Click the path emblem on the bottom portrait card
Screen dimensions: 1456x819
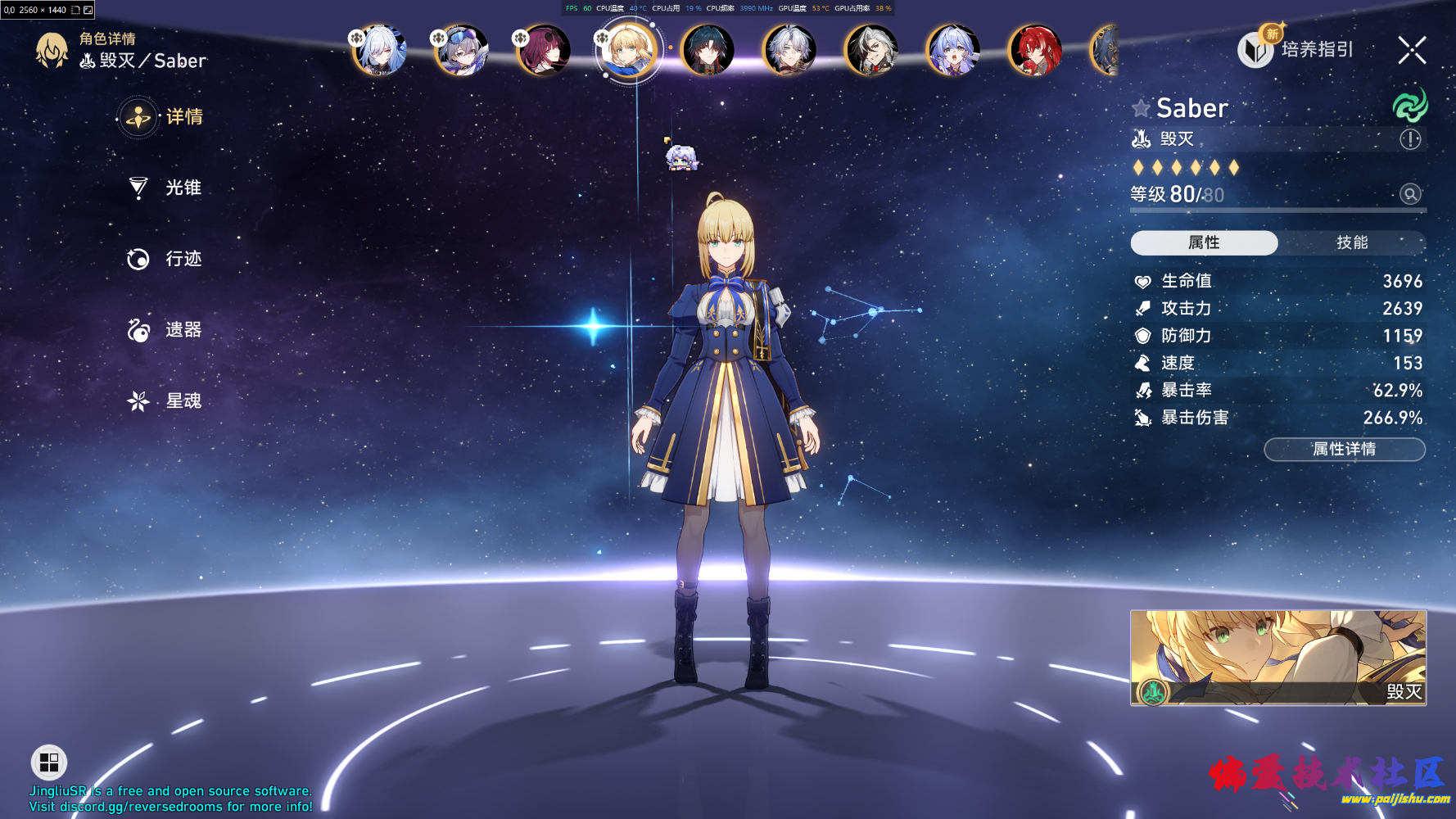click(1151, 694)
